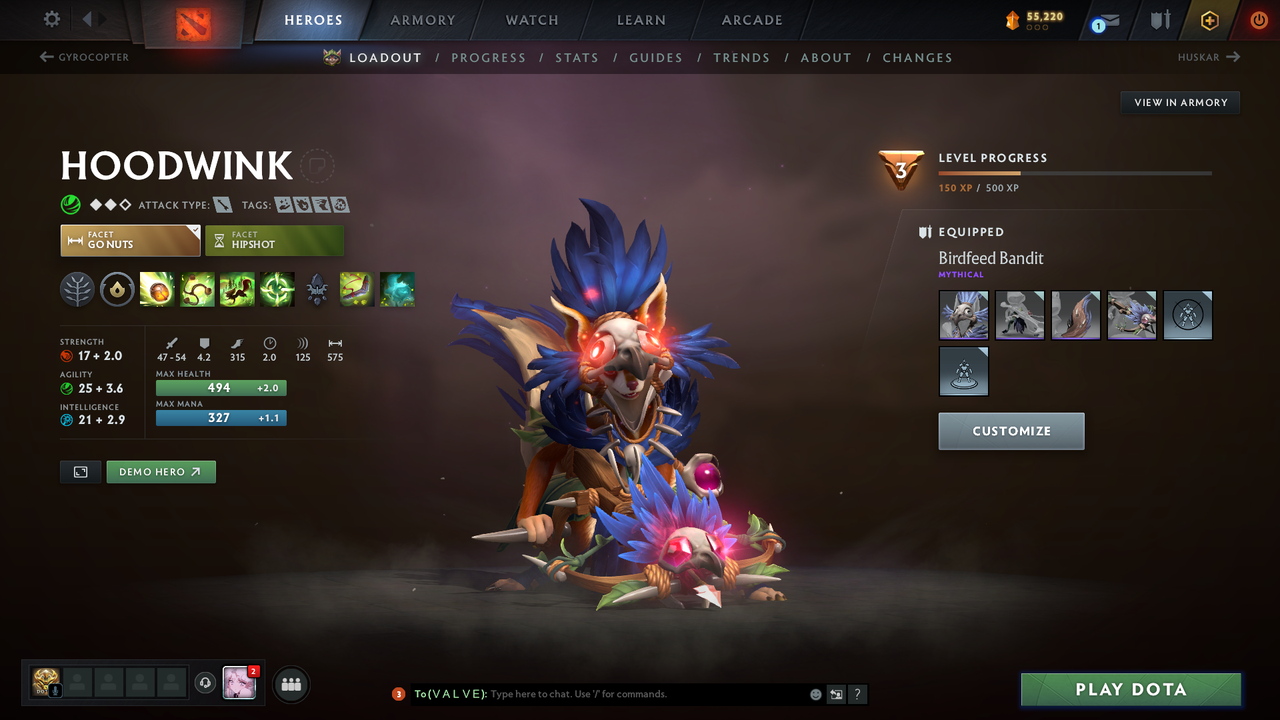Select Hoodwink's Bushwhack ability icon
The image size is (1280, 720).
[197, 290]
